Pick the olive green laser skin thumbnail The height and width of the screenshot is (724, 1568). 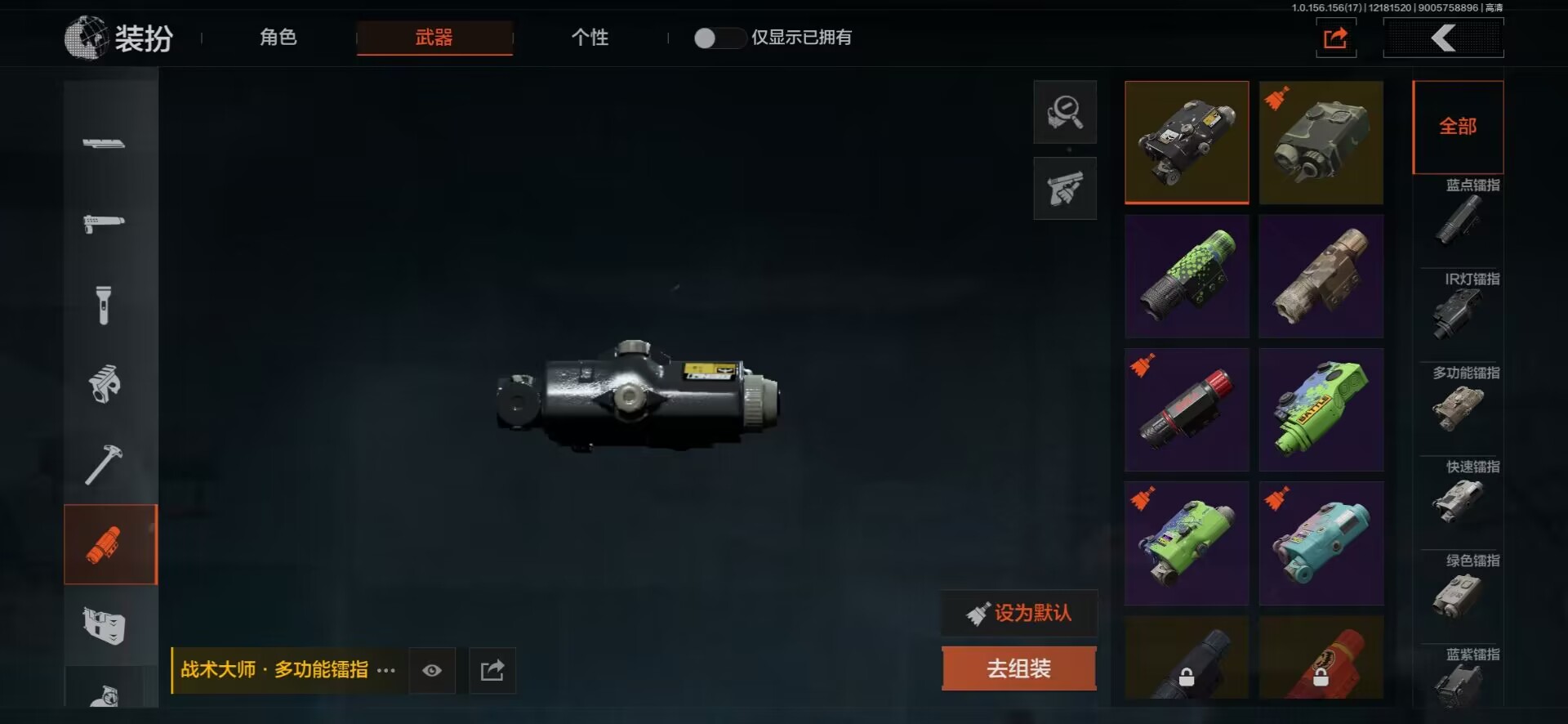click(x=1321, y=142)
